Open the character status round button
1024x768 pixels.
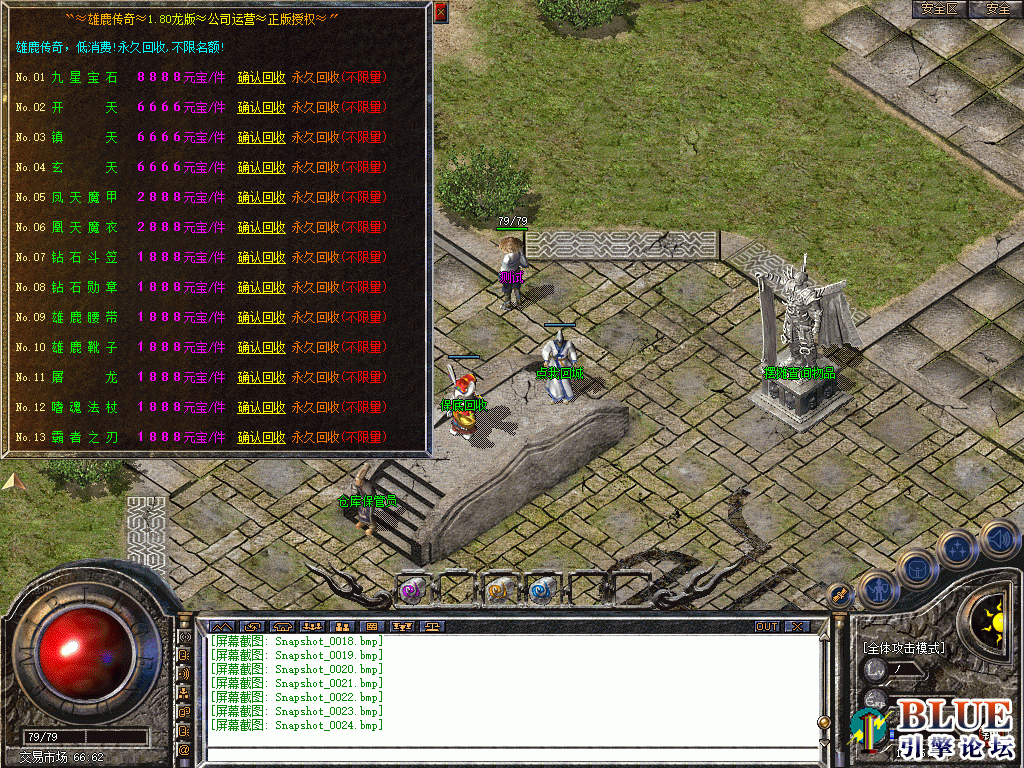pyautogui.click(x=878, y=589)
